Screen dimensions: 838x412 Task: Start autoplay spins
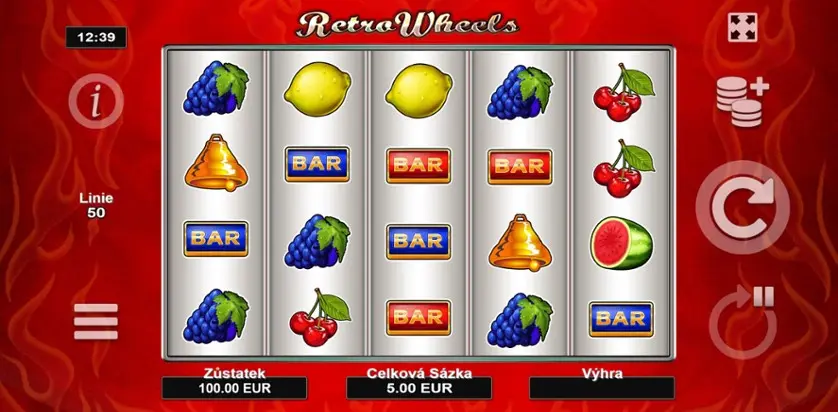(x=742, y=320)
